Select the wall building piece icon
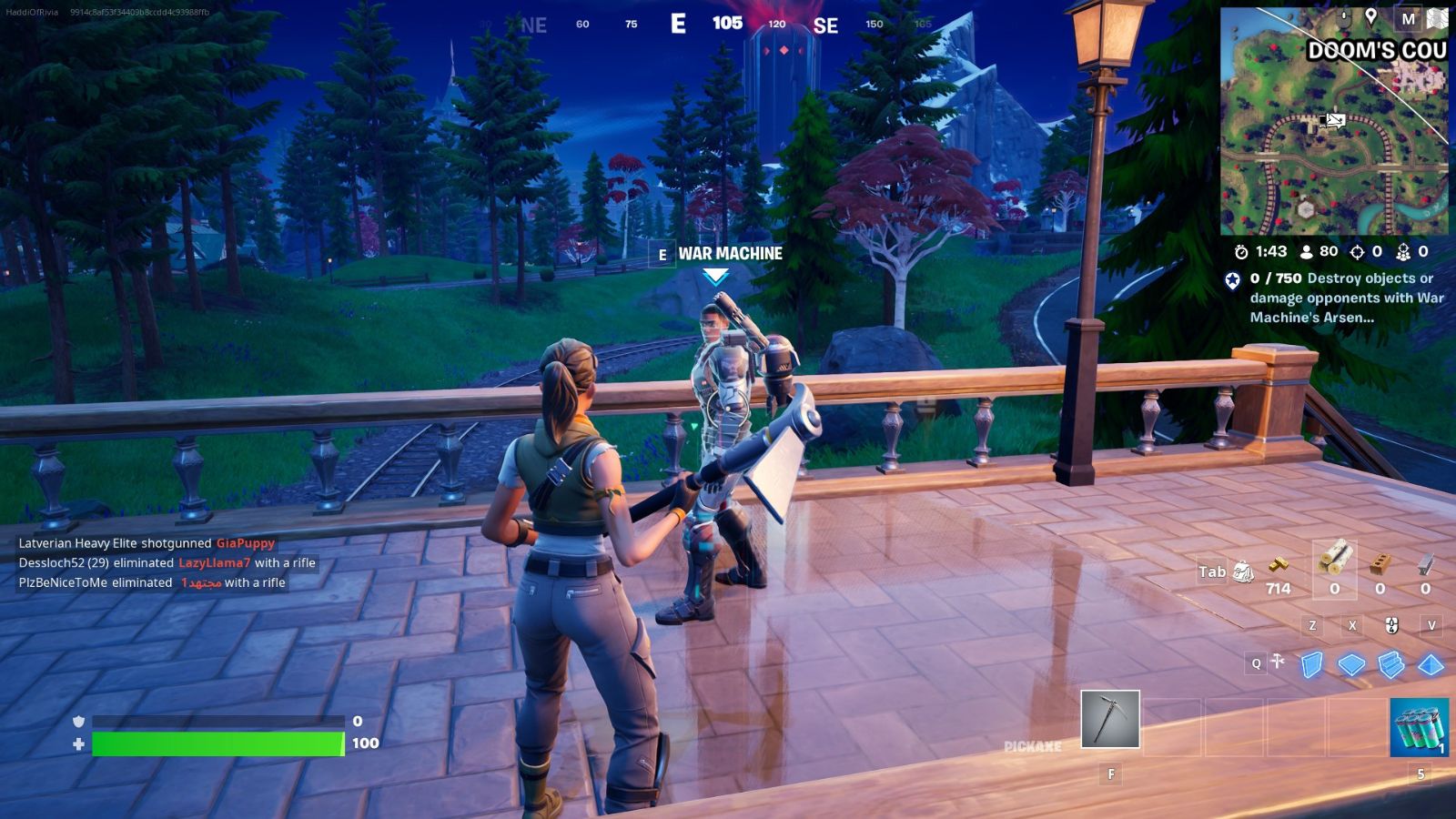 tap(1312, 664)
